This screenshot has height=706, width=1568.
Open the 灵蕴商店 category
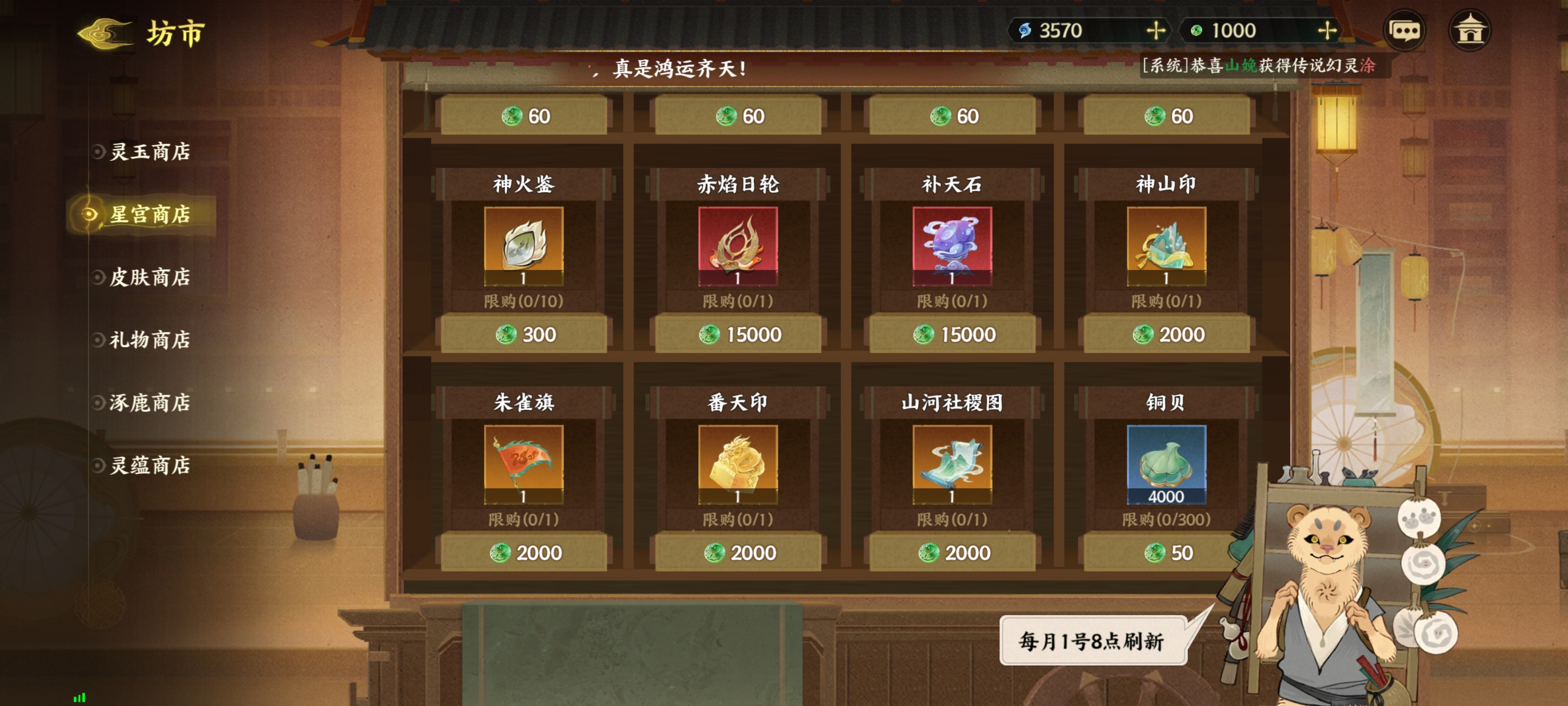click(150, 466)
